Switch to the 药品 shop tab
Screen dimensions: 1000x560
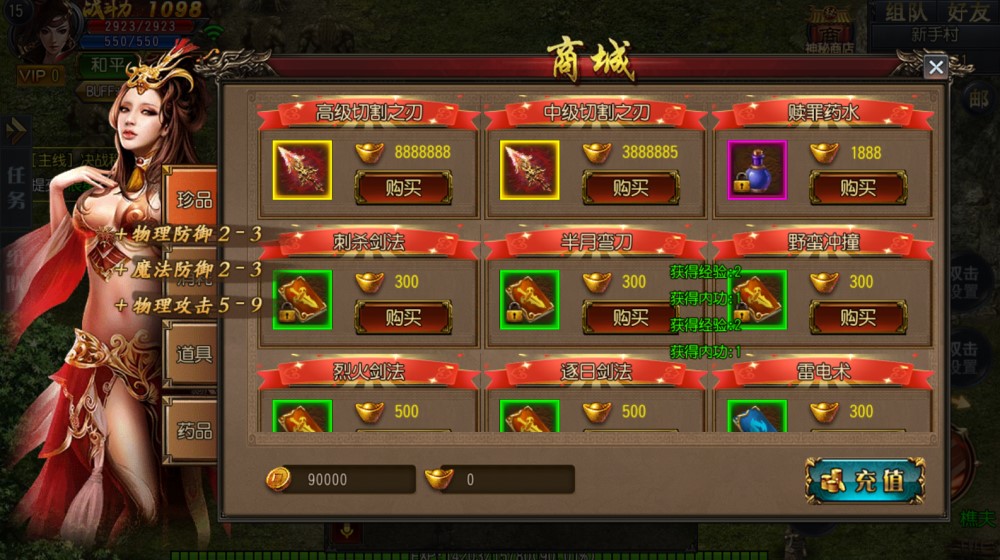[x=194, y=431]
